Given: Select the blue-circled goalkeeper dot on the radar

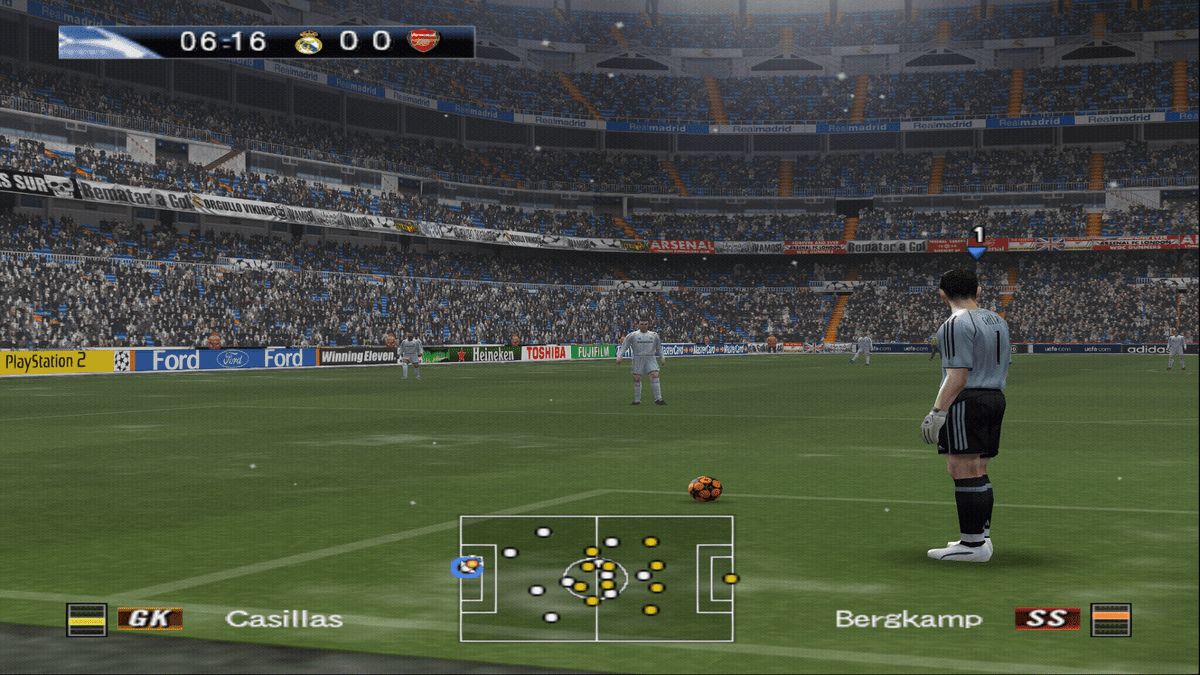Looking at the screenshot, I should 467,567.
